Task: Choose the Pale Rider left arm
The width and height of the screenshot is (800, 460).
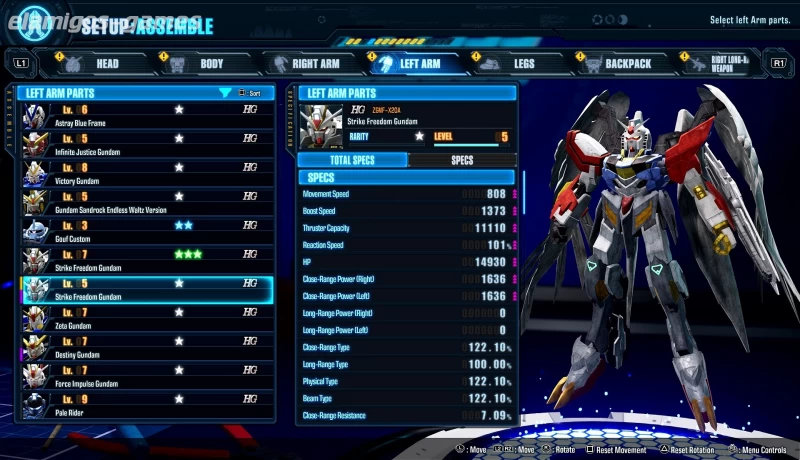Action: [x=145, y=405]
